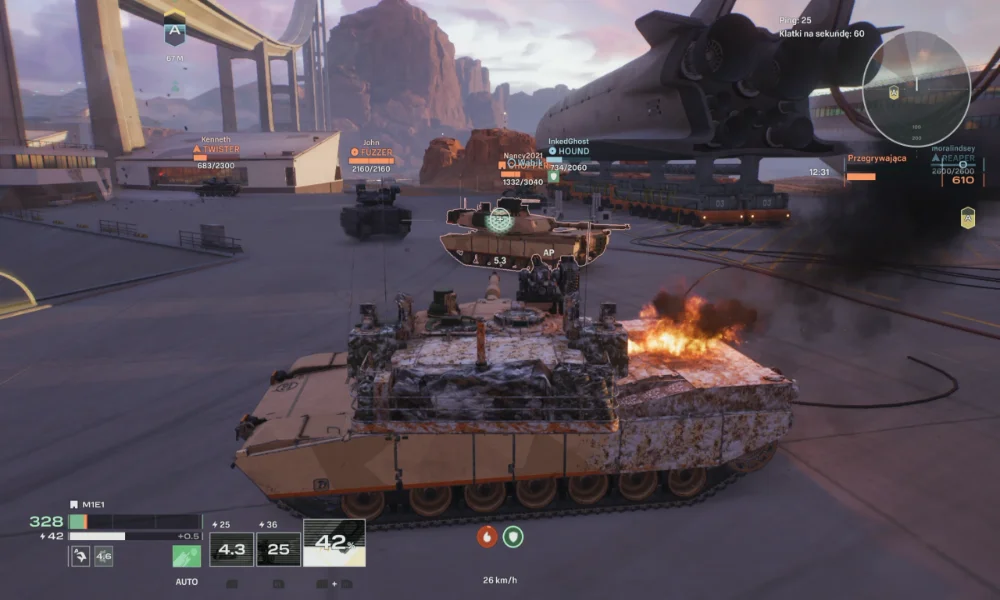
Task: Select the green shell ammo icon
Action: (186, 556)
